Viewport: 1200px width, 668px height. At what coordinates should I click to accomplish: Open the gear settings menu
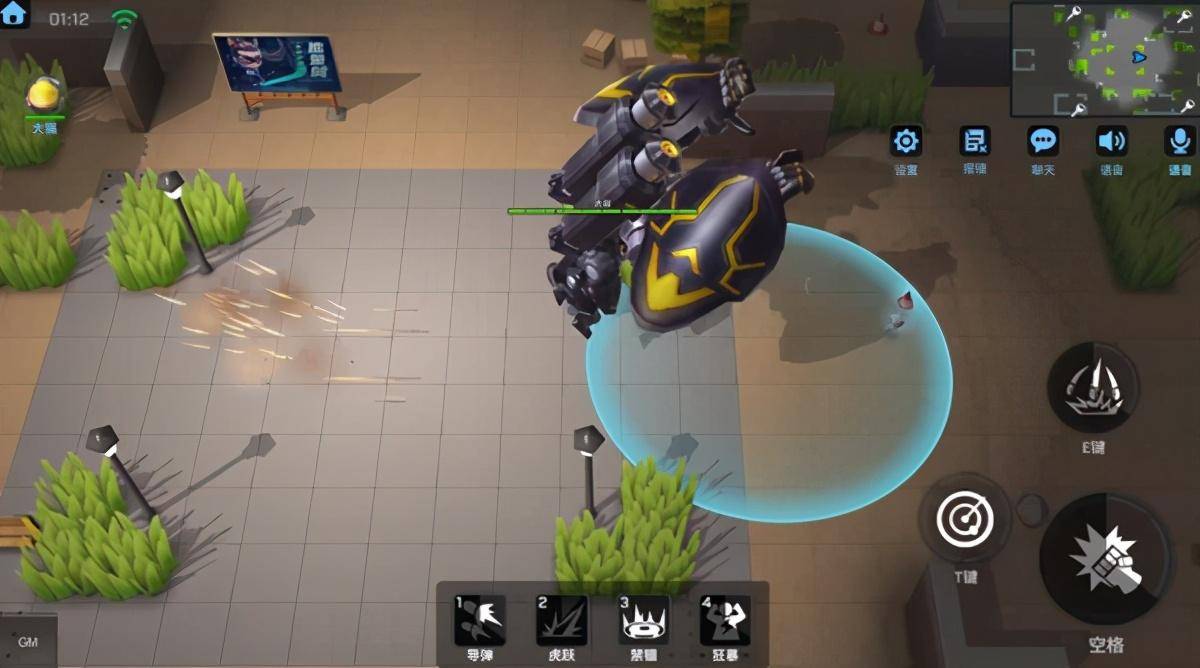tap(906, 141)
